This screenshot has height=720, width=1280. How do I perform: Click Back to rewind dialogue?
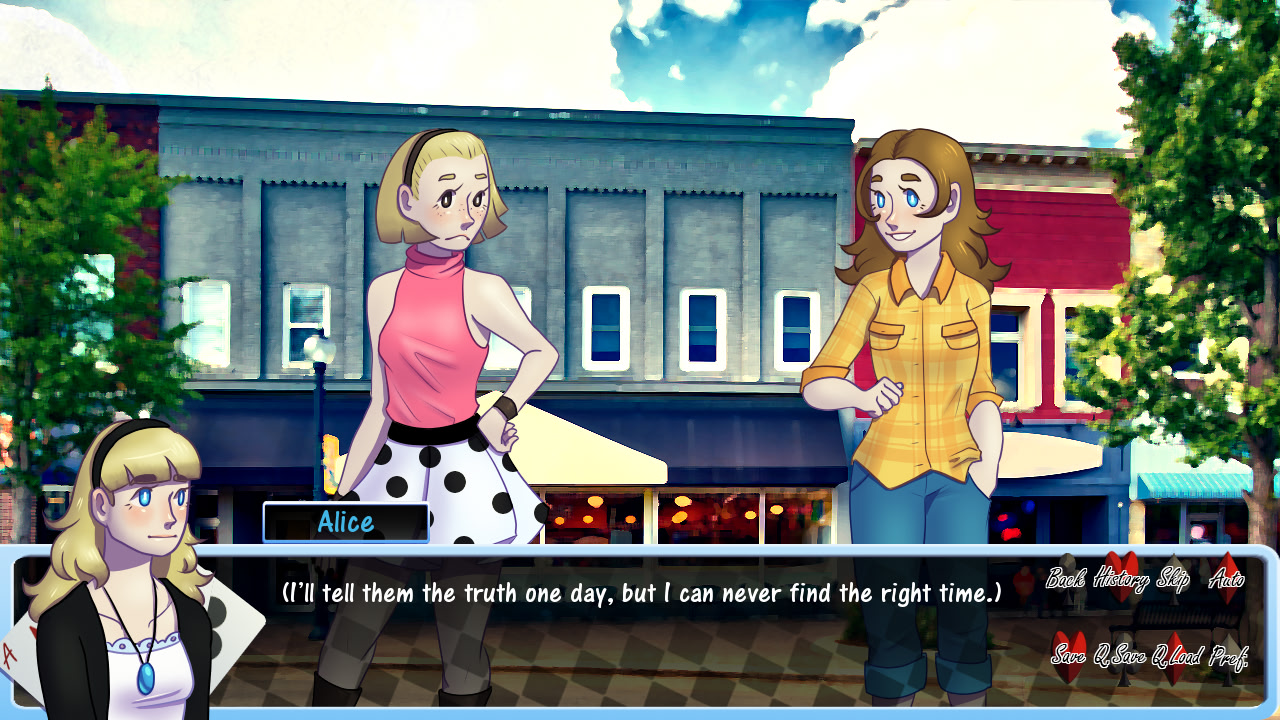pos(1066,580)
